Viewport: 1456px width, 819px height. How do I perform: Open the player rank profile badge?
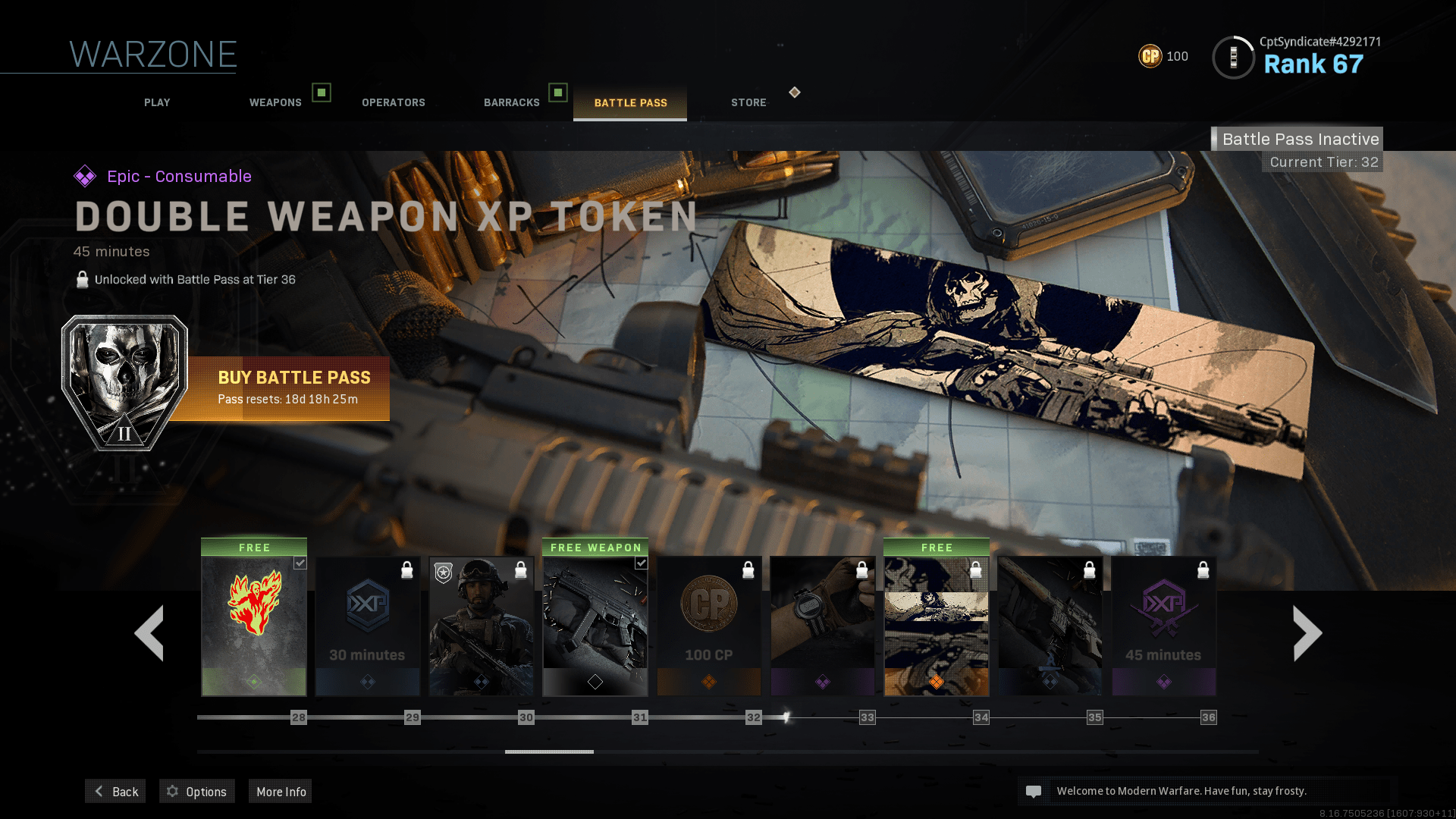[1233, 58]
